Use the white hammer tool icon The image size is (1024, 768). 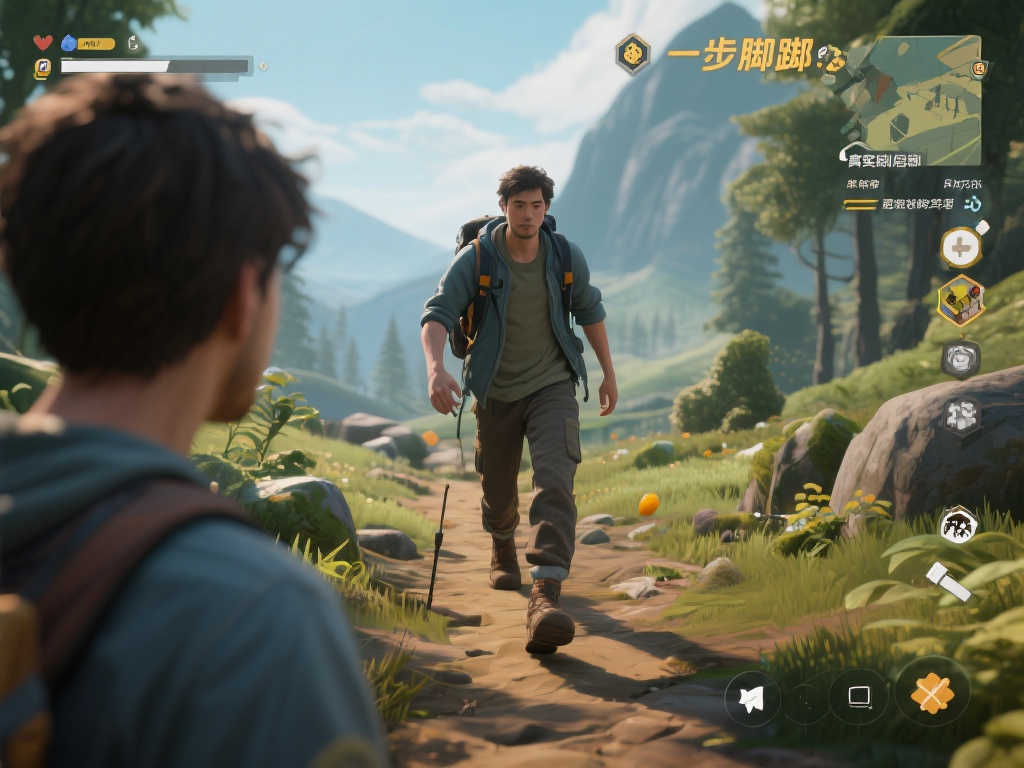pos(947,582)
